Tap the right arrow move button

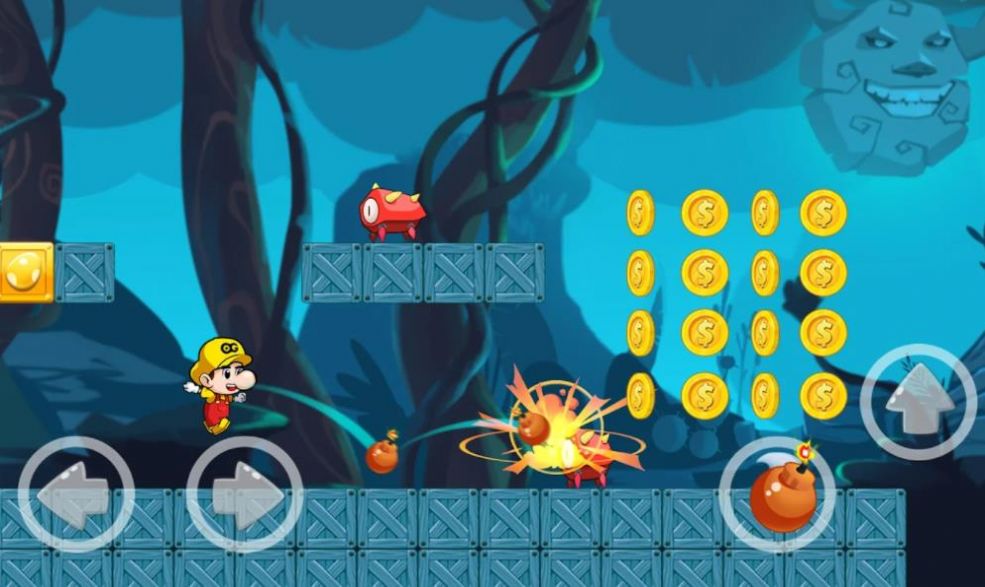244,494
